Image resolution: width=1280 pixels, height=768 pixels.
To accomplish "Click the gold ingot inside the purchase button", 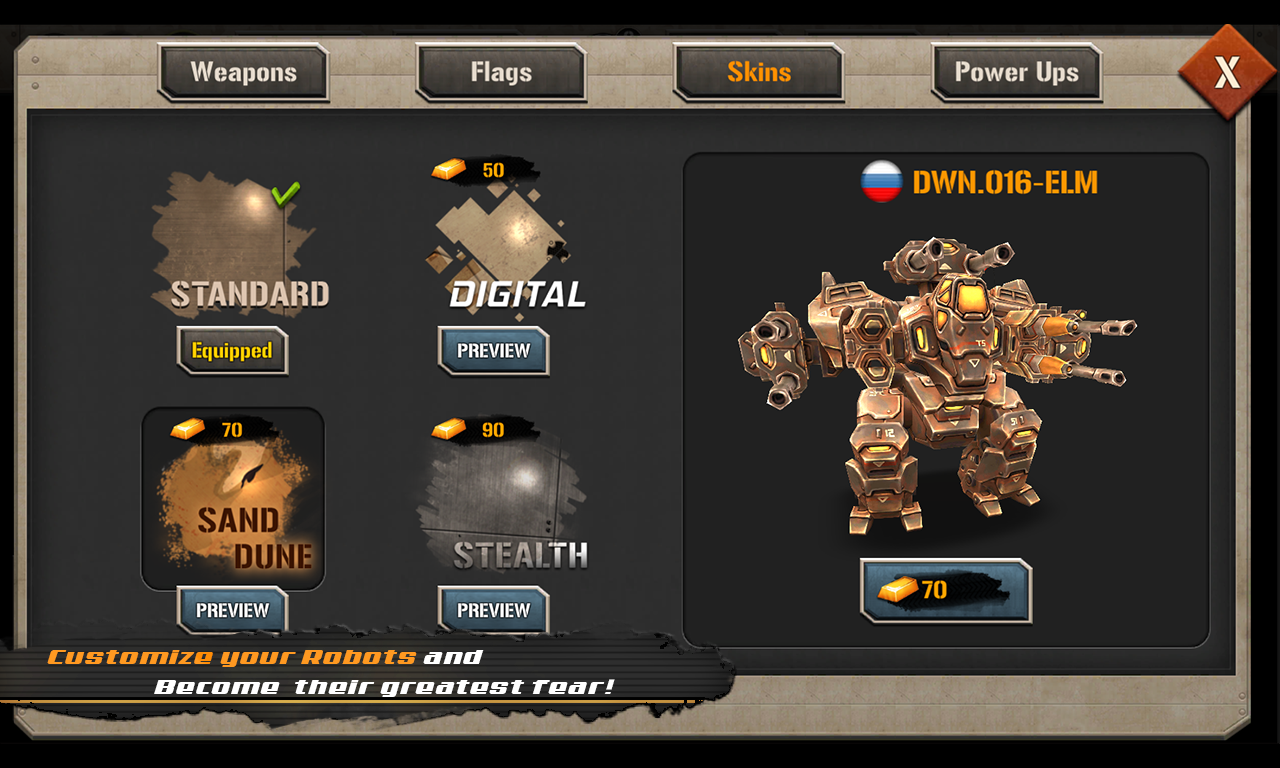I will (898, 589).
